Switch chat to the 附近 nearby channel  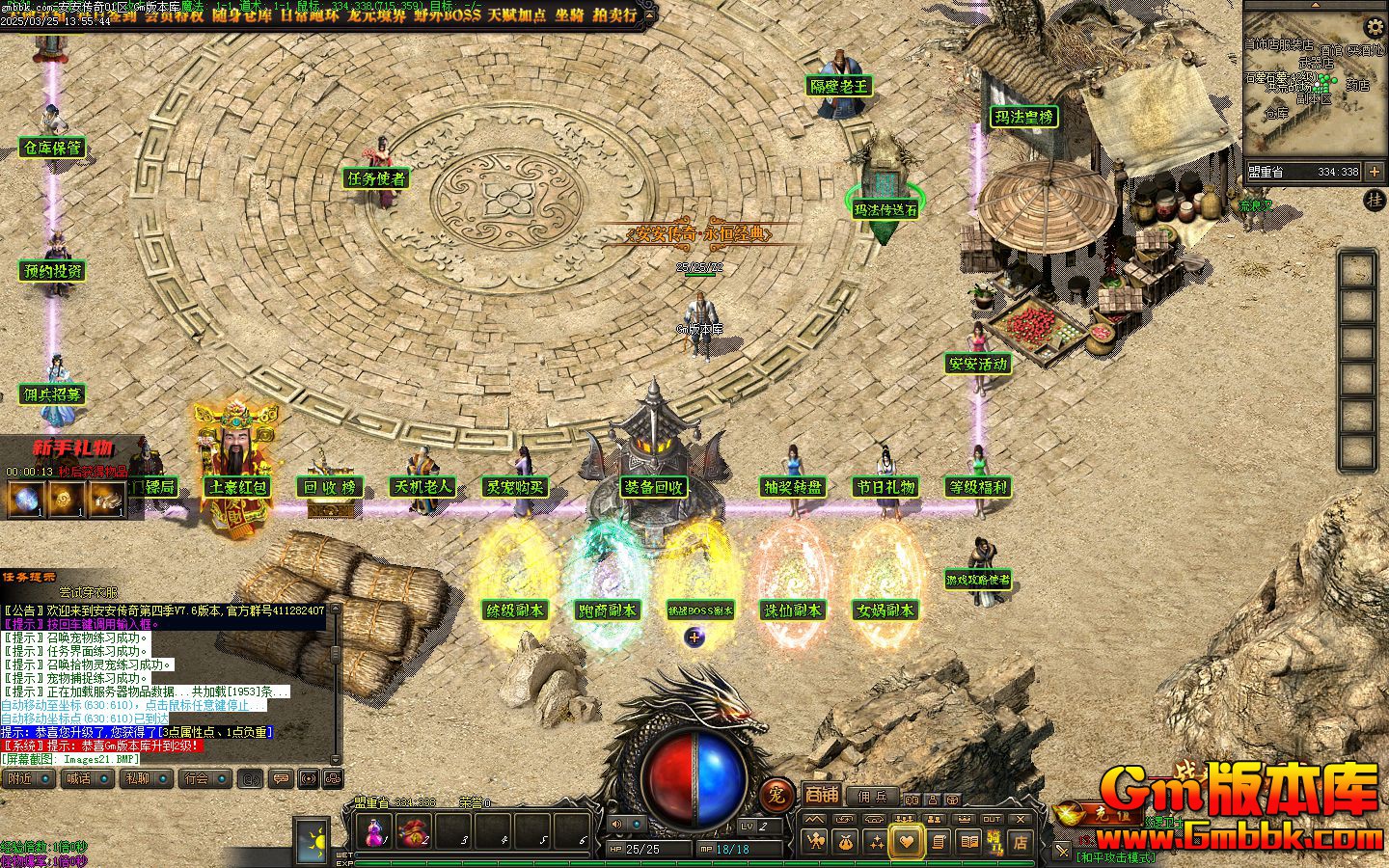(x=26, y=778)
